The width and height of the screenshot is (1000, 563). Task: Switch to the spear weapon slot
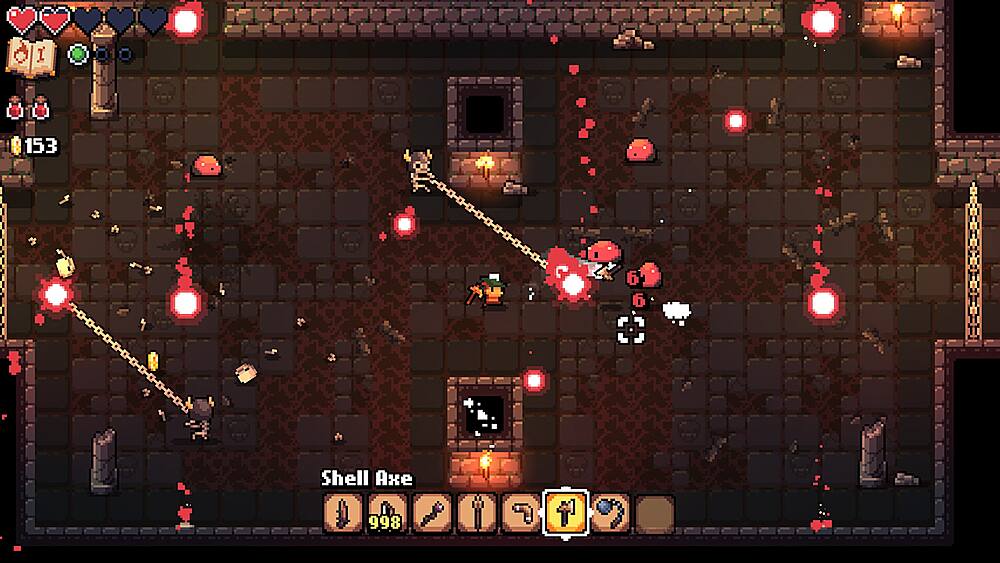pyautogui.click(x=476, y=514)
